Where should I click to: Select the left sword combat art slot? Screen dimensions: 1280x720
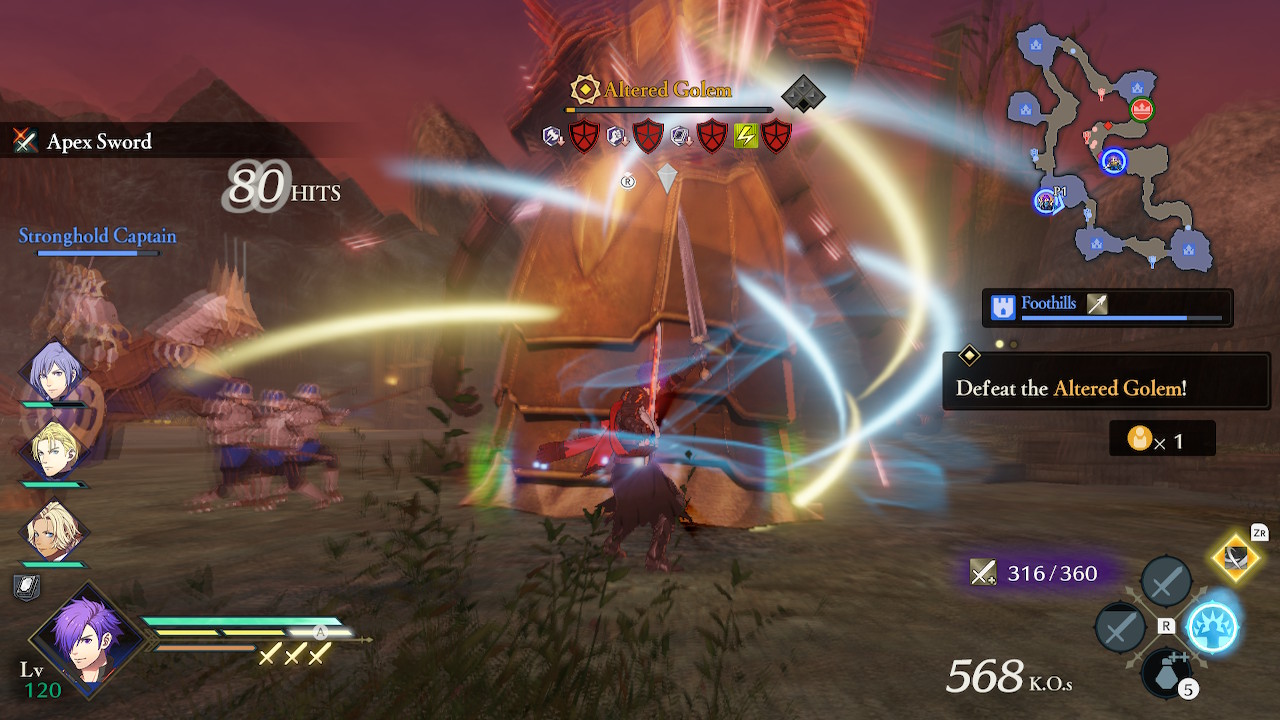pyautogui.click(x=1121, y=629)
